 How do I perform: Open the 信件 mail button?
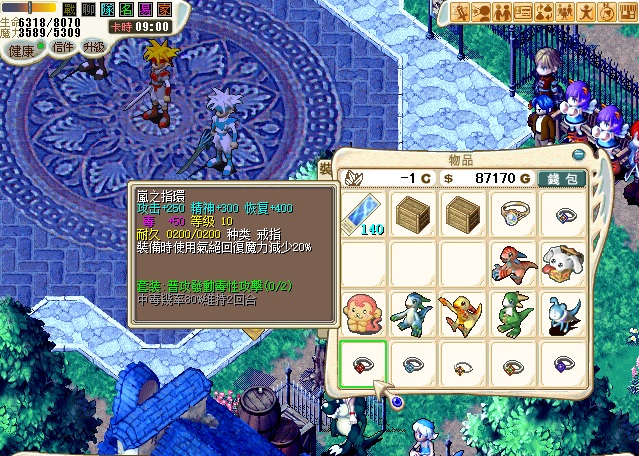tap(62, 47)
